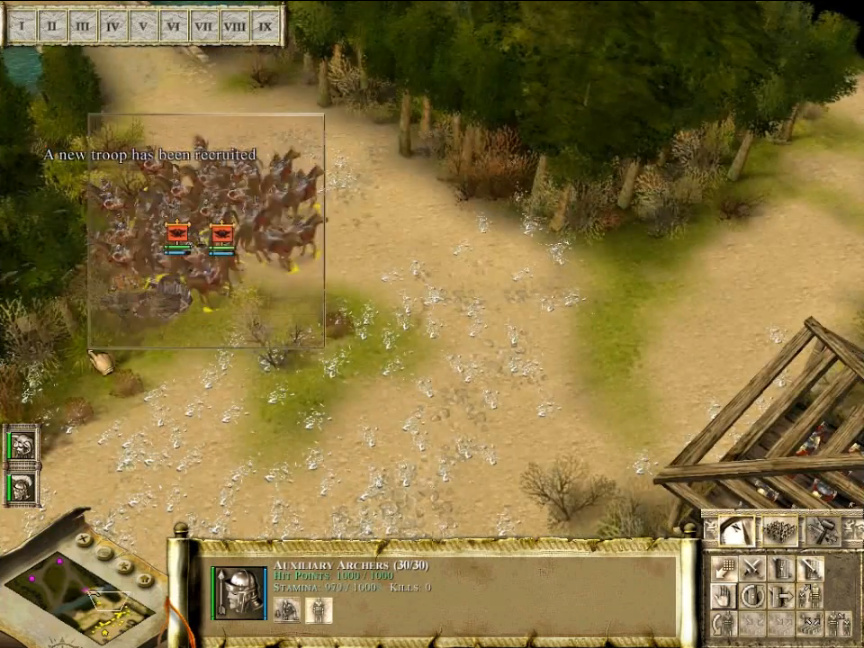Open the hammer build tab

(823, 531)
